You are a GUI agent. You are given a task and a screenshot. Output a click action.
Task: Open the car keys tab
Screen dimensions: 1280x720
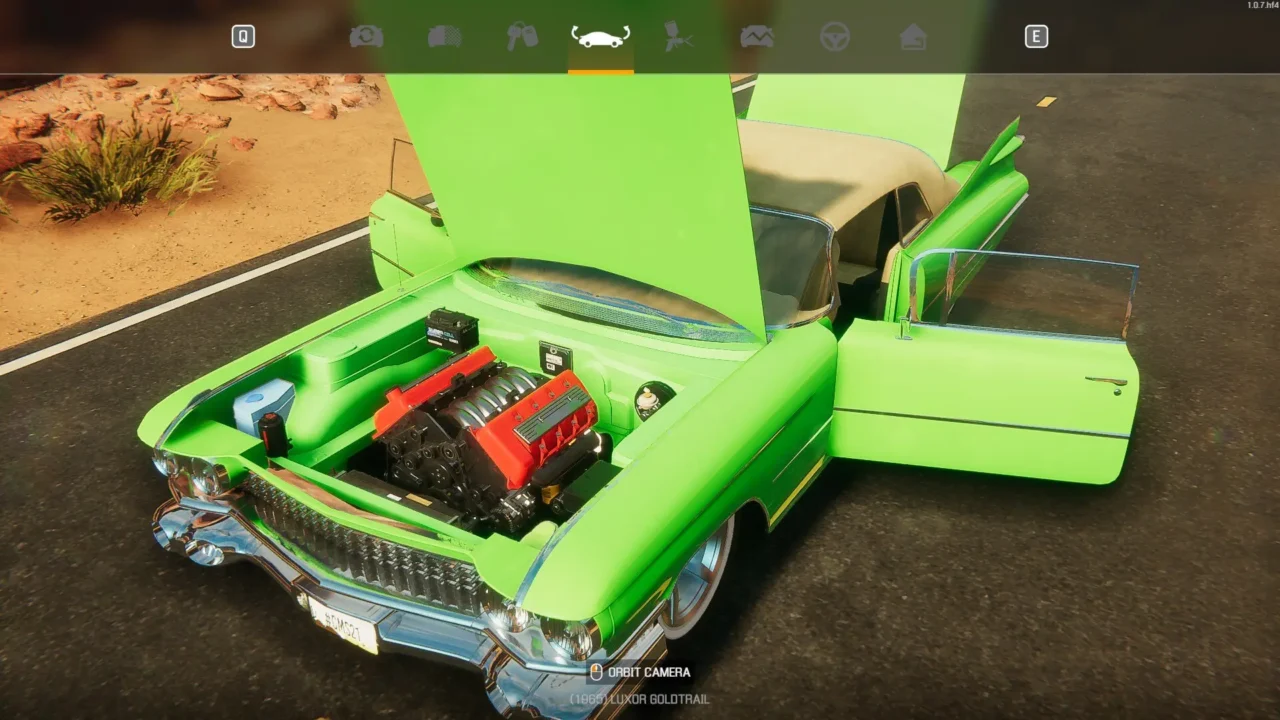[522, 37]
